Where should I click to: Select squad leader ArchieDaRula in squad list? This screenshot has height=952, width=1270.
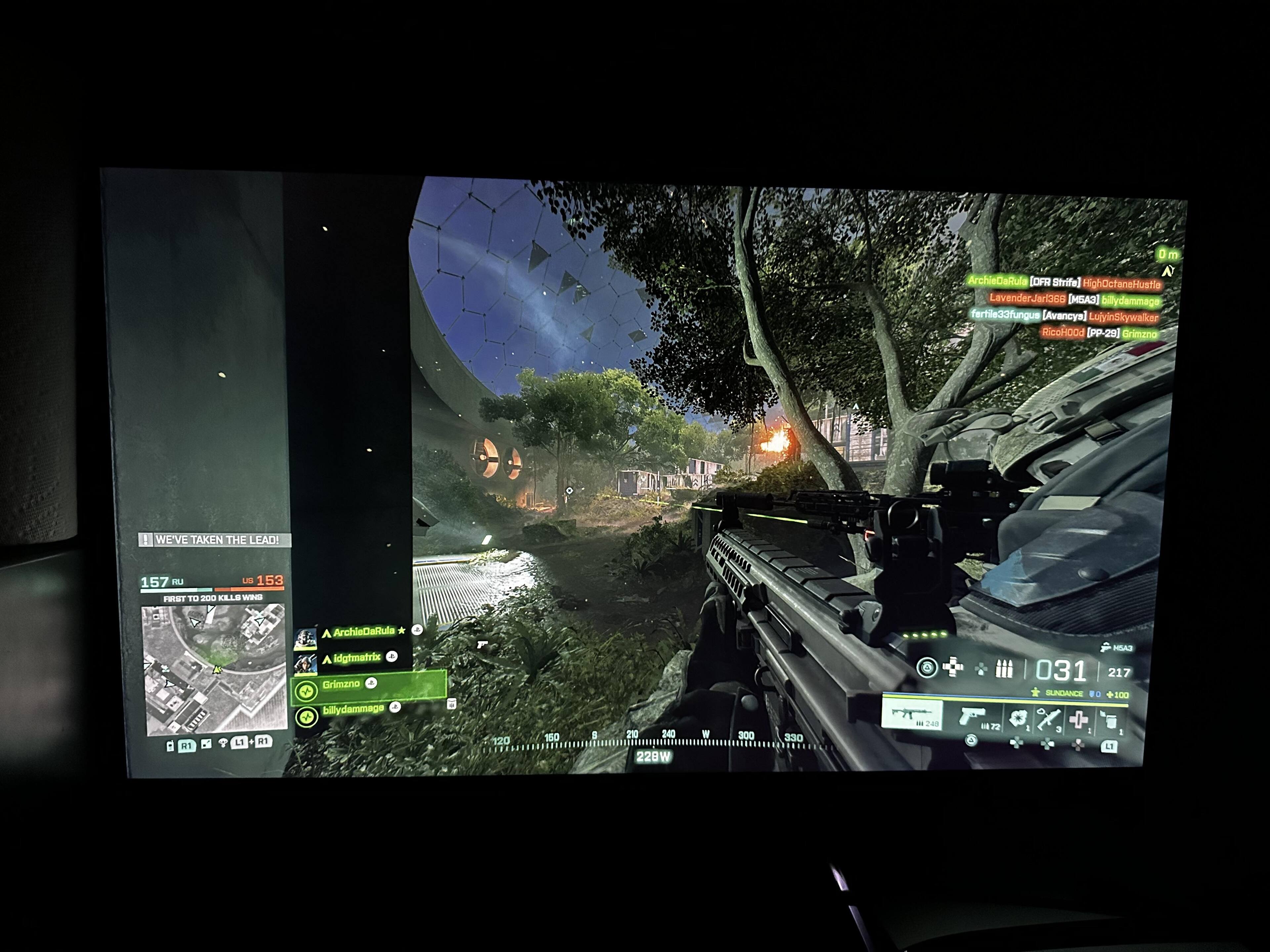[x=363, y=632]
